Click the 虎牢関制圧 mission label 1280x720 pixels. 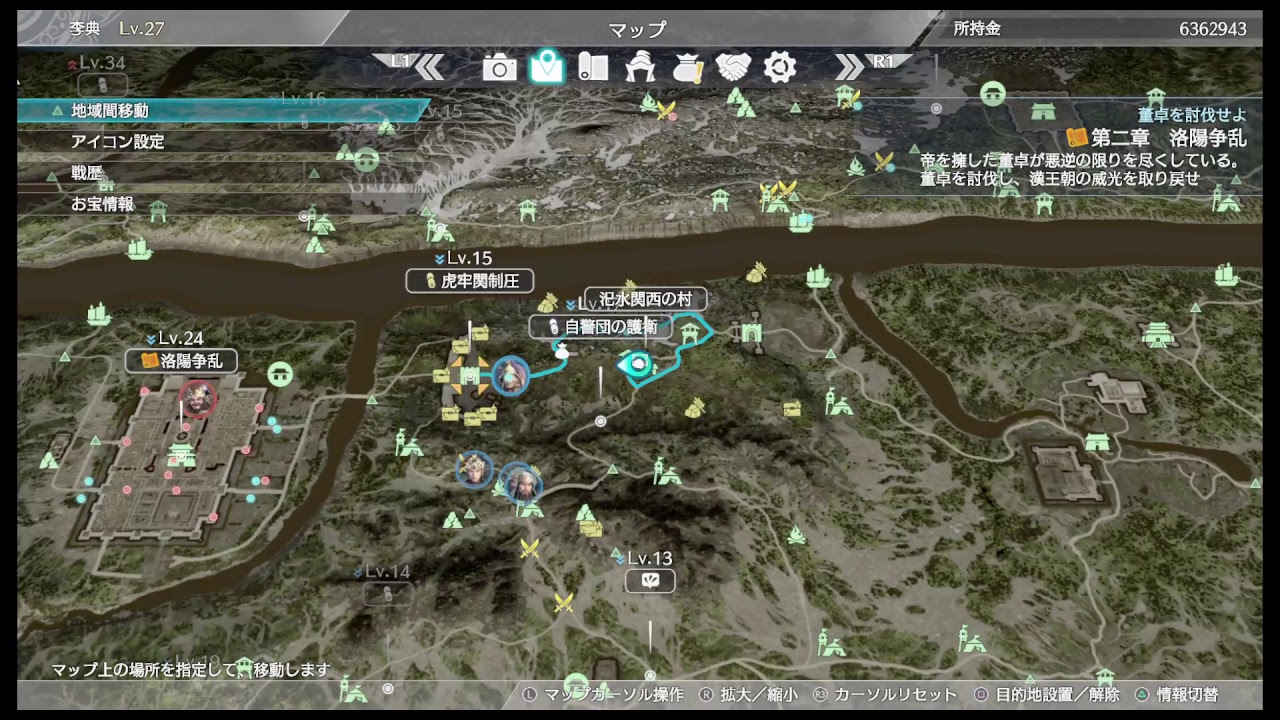pos(470,281)
